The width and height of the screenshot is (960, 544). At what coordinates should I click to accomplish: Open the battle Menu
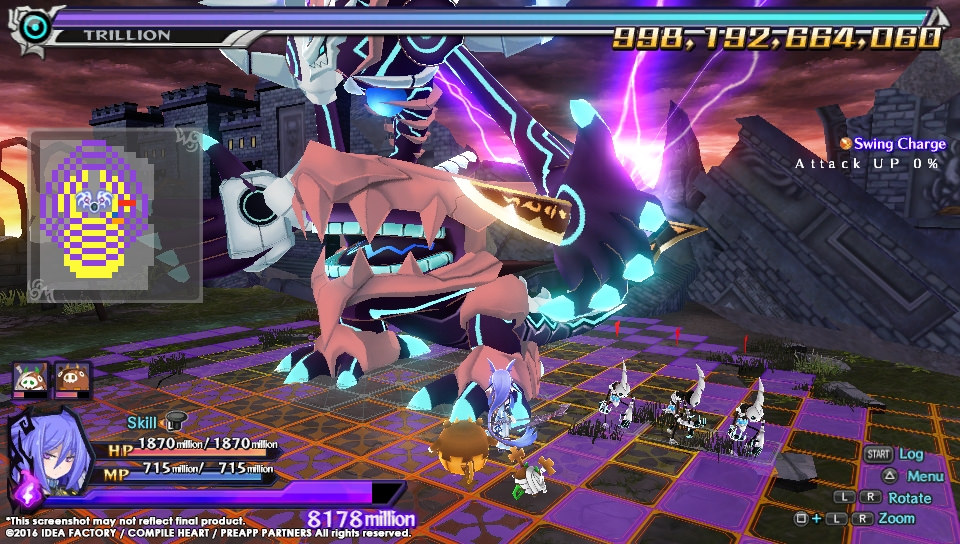pyautogui.click(x=925, y=476)
